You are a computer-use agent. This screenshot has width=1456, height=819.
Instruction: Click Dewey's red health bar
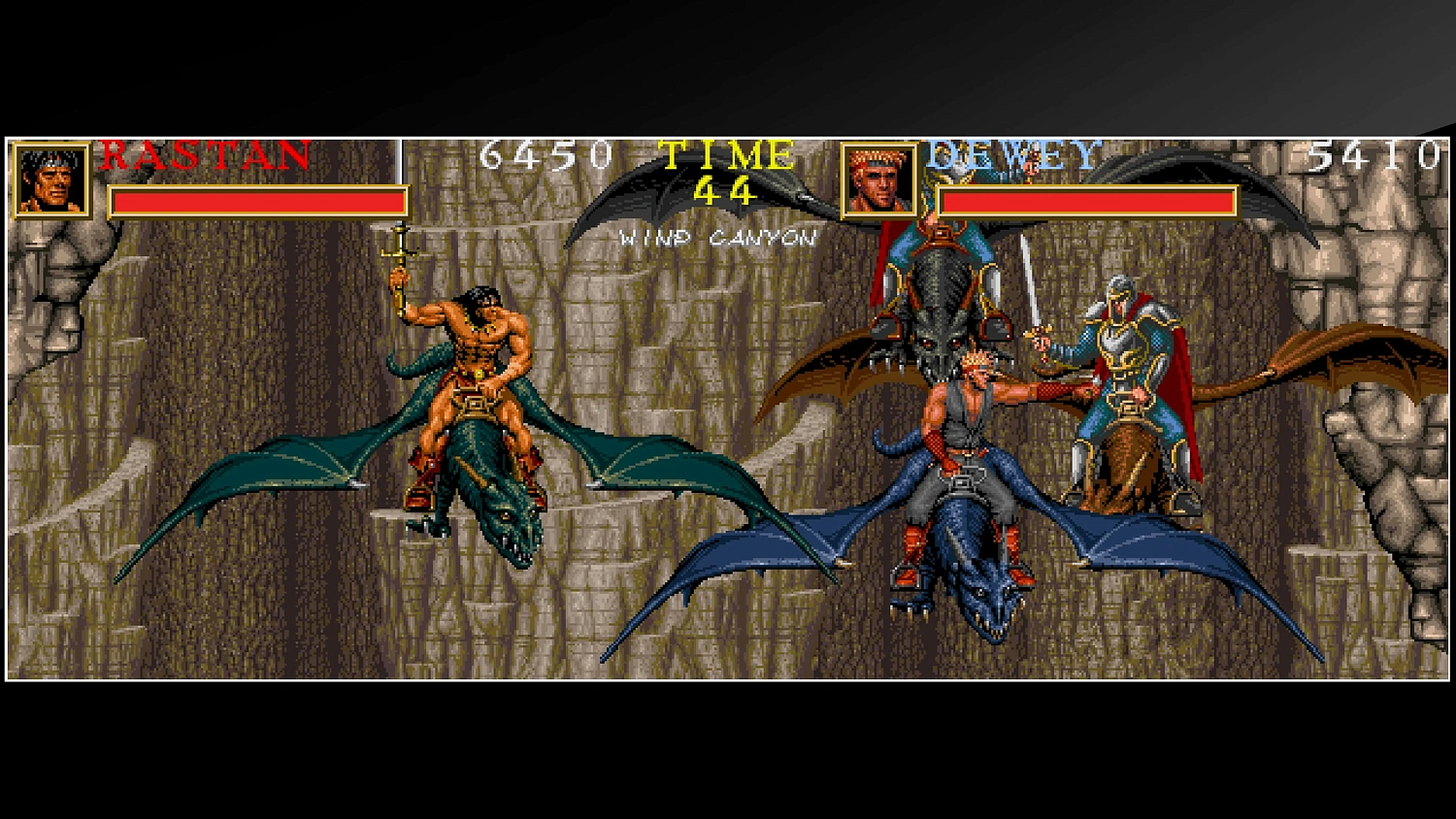point(1087,201)
